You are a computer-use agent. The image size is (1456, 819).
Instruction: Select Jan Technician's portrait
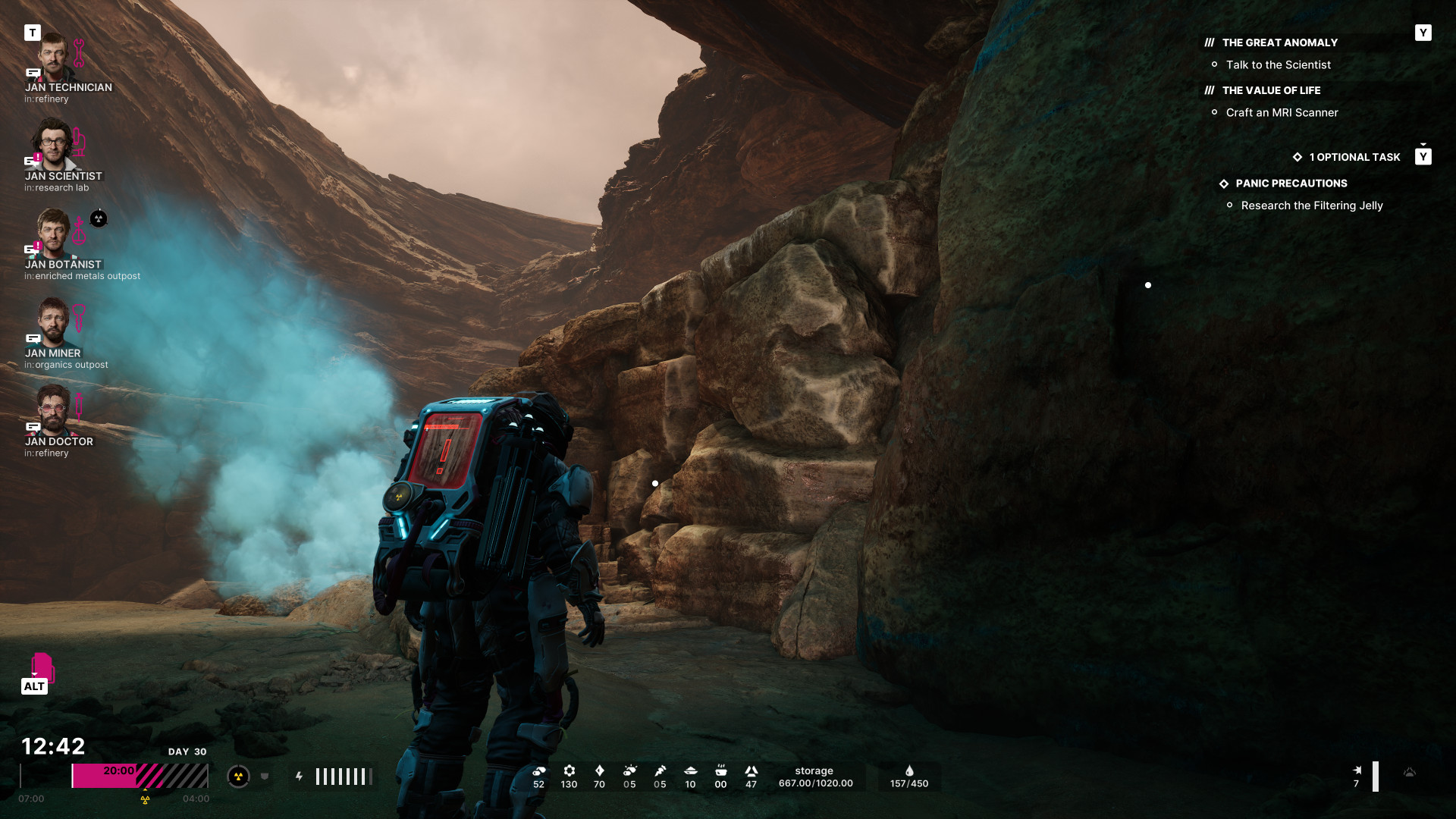tap(53, 58)
